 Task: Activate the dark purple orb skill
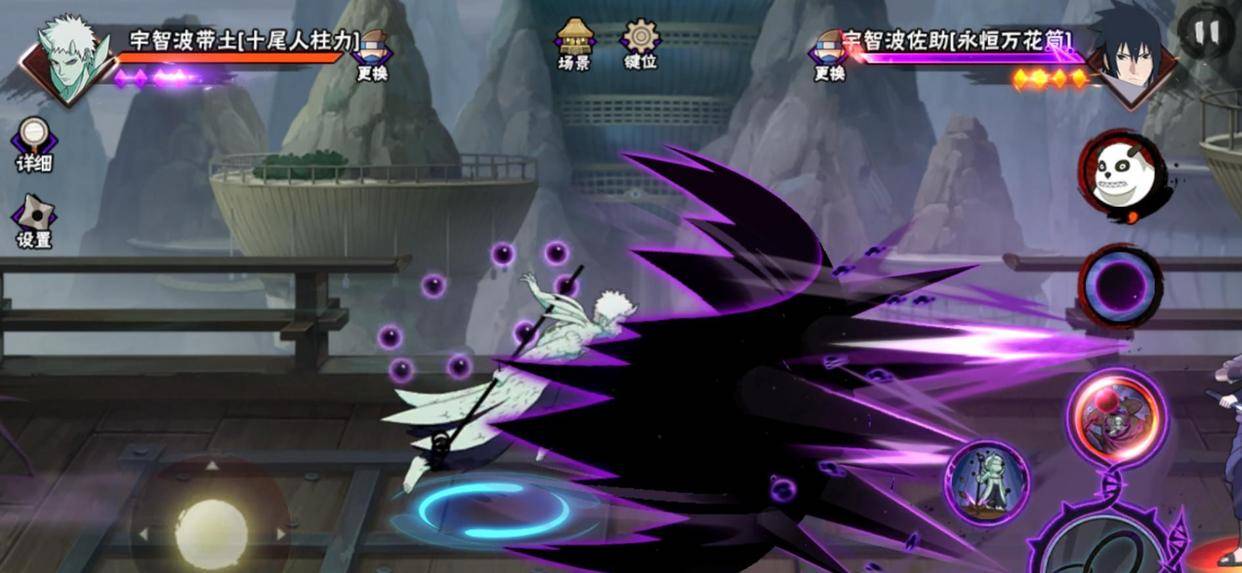coord(1119,287)
